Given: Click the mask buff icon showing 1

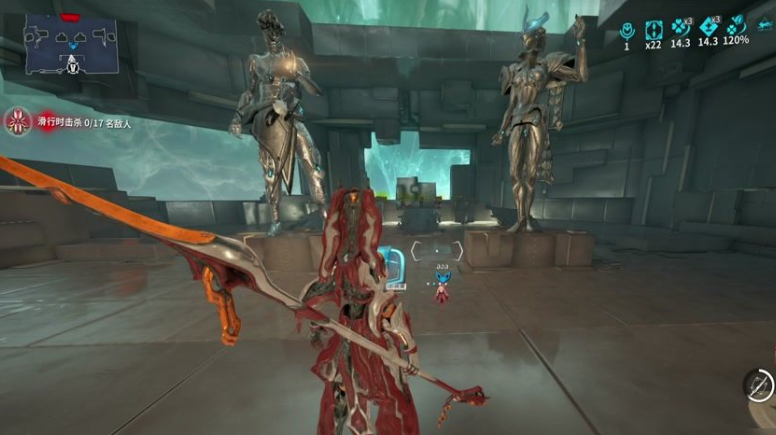Looking at the screenshot, I should click(628, 28).
